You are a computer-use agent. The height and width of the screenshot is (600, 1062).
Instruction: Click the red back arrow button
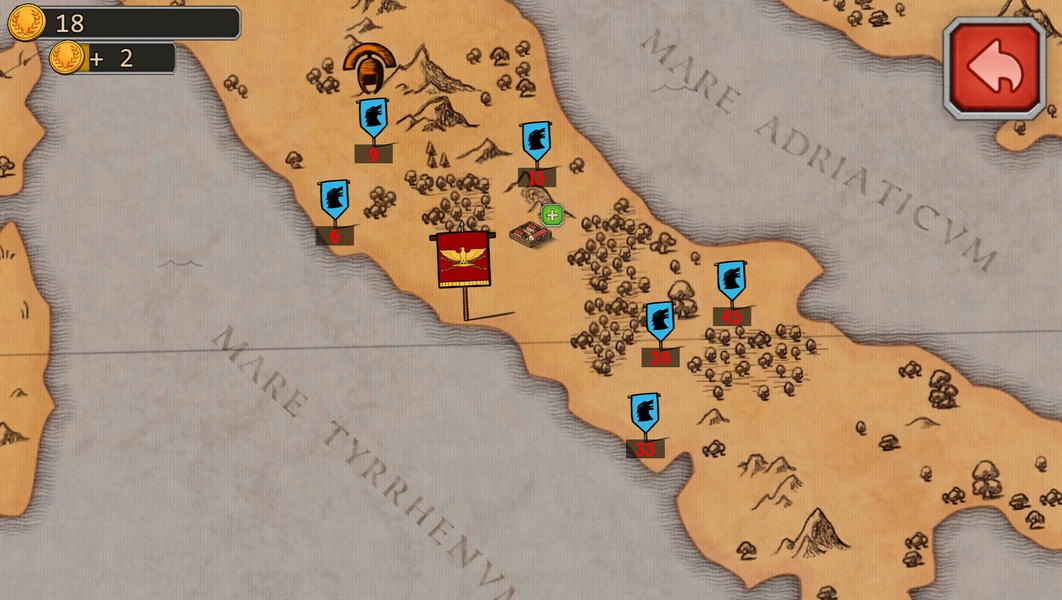tap(994, 68)
